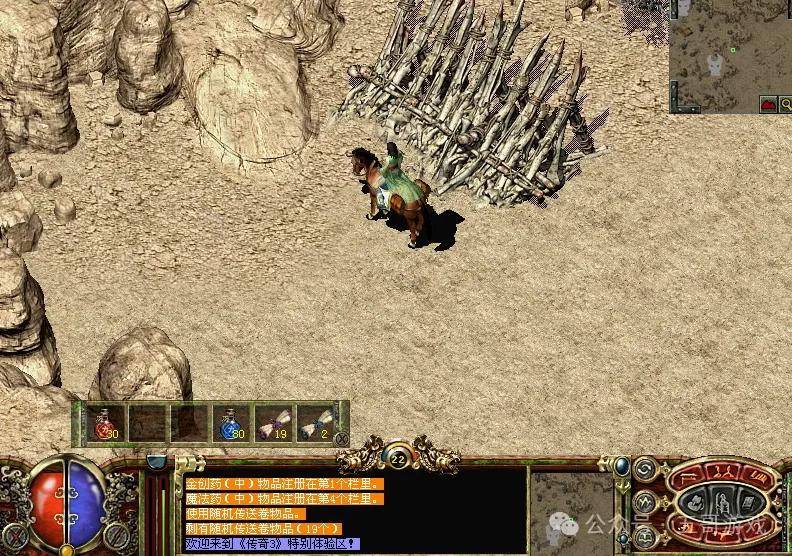792x556 pixels.
Task: Use the teleport scroll stack showing 19
Action: click(271, 423)
